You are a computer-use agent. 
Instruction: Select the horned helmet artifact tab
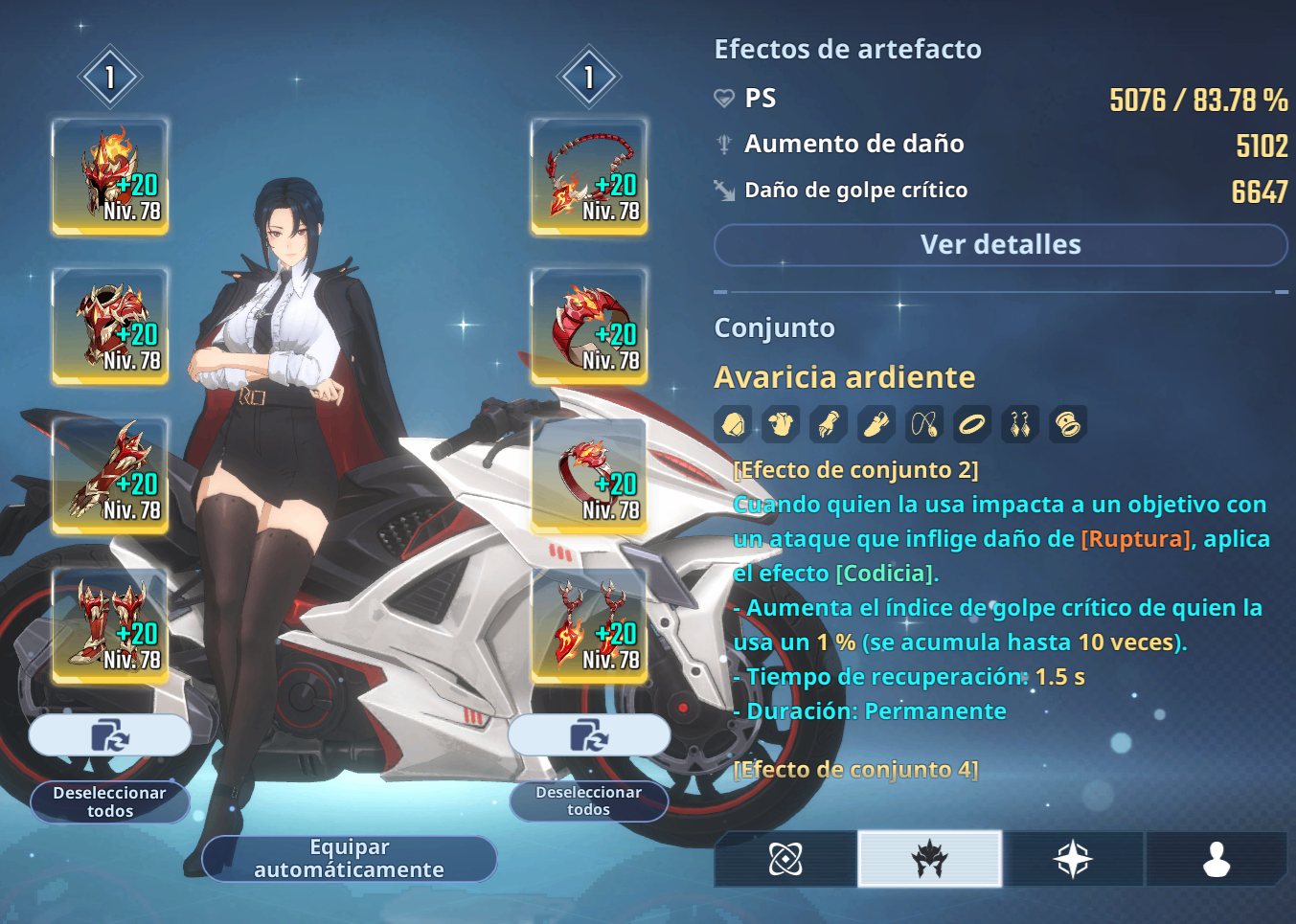(x=929, y=859)
